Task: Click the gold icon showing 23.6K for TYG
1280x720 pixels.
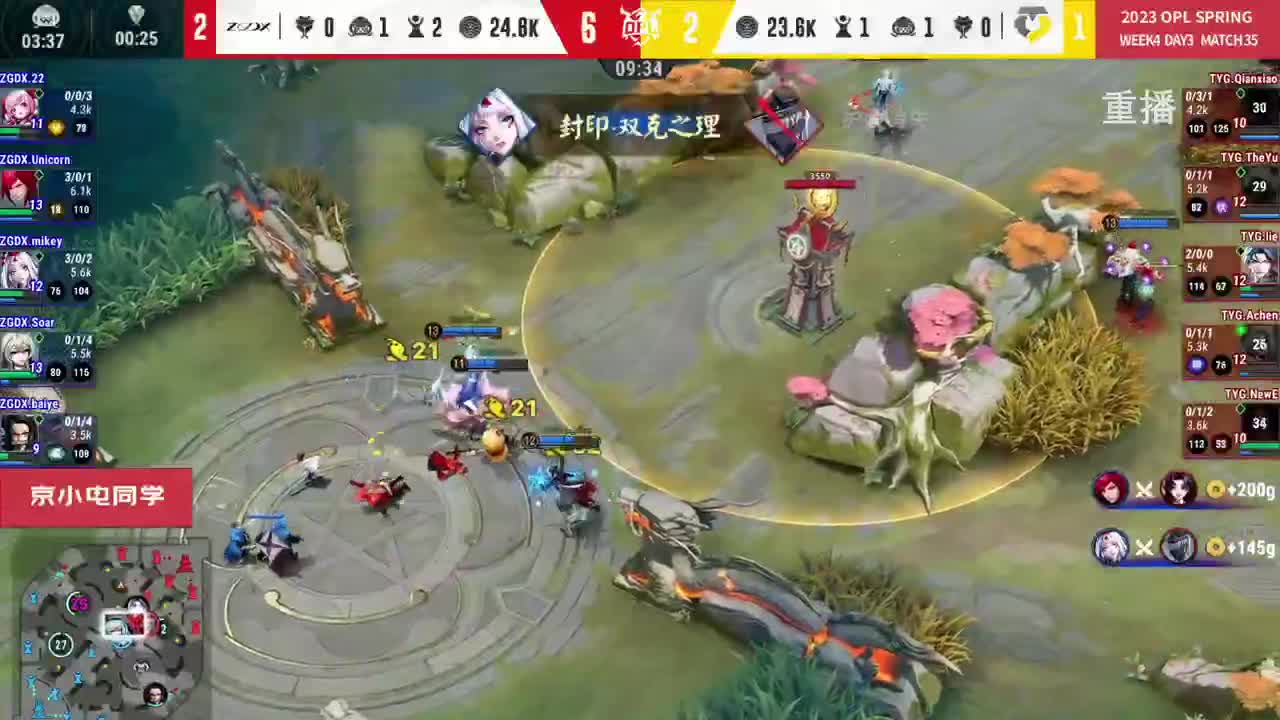Action: click(x=748, y=27)
